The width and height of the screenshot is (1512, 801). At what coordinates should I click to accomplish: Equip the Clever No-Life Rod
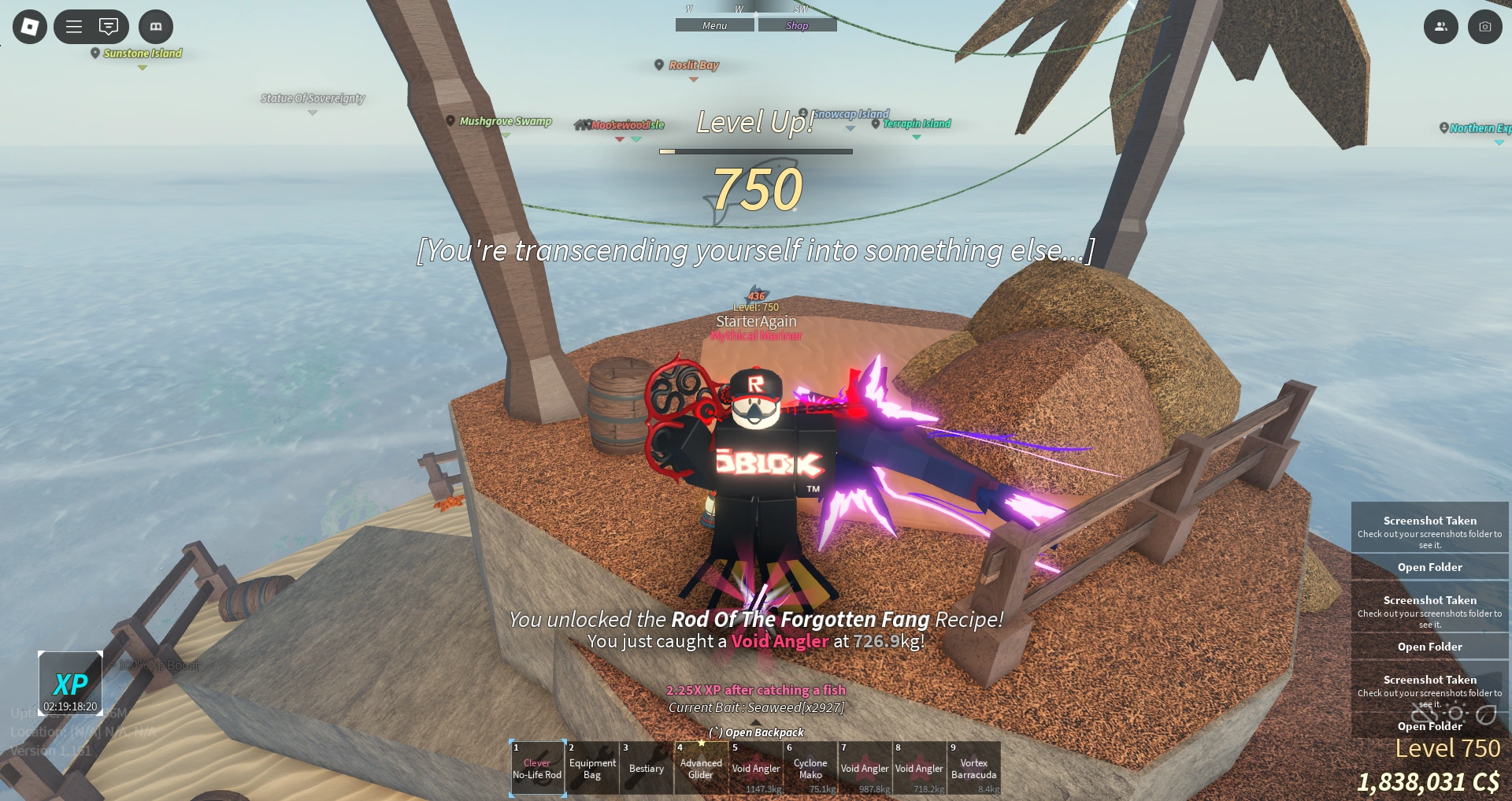tap(537, 768)
